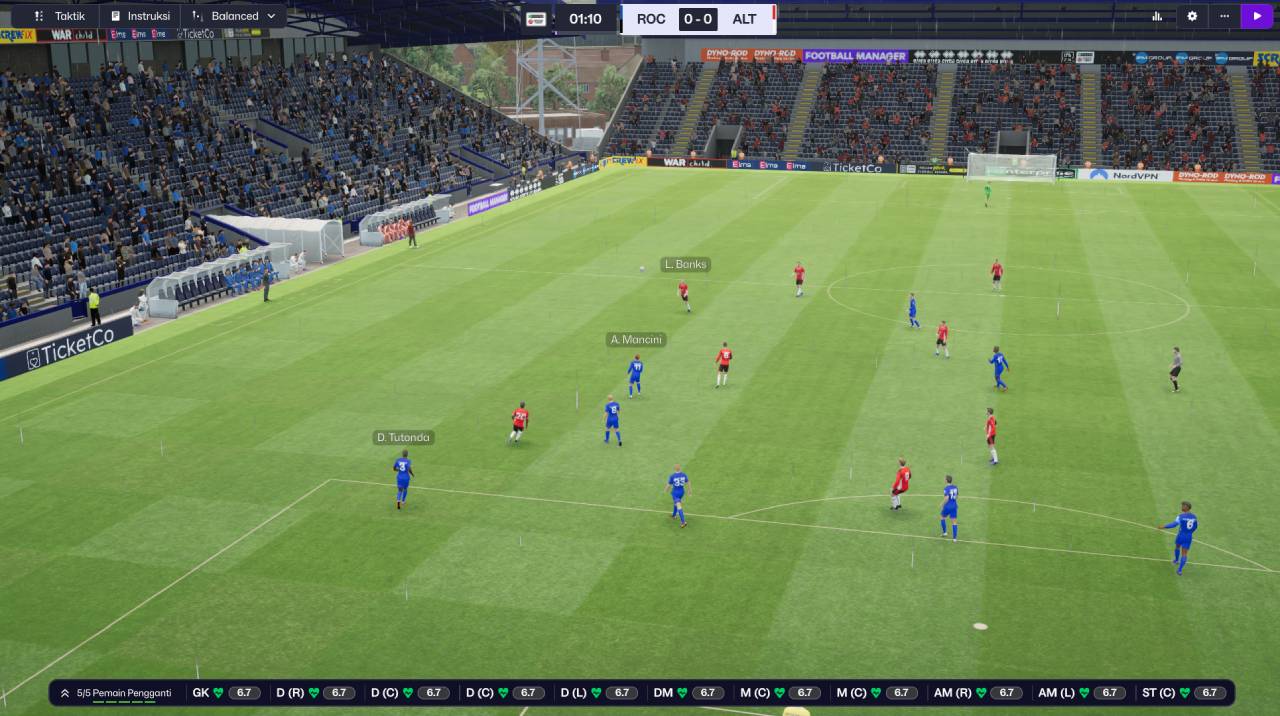Select the DM player slot
This screenshot has width=1280, height=716.
688,693
